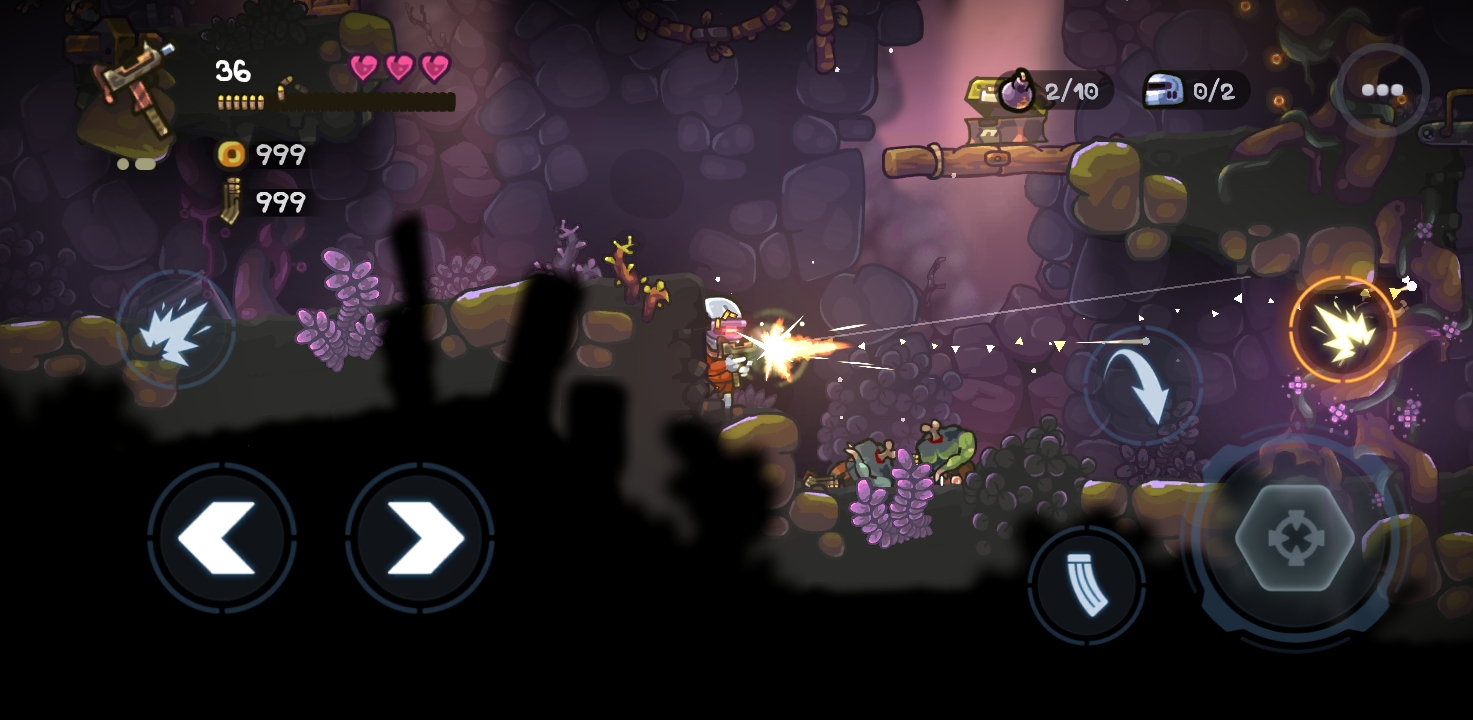Viewport: 1473px width, 720px height.
Task: Activate the curved arrow dodge button
Action: 1144,385
